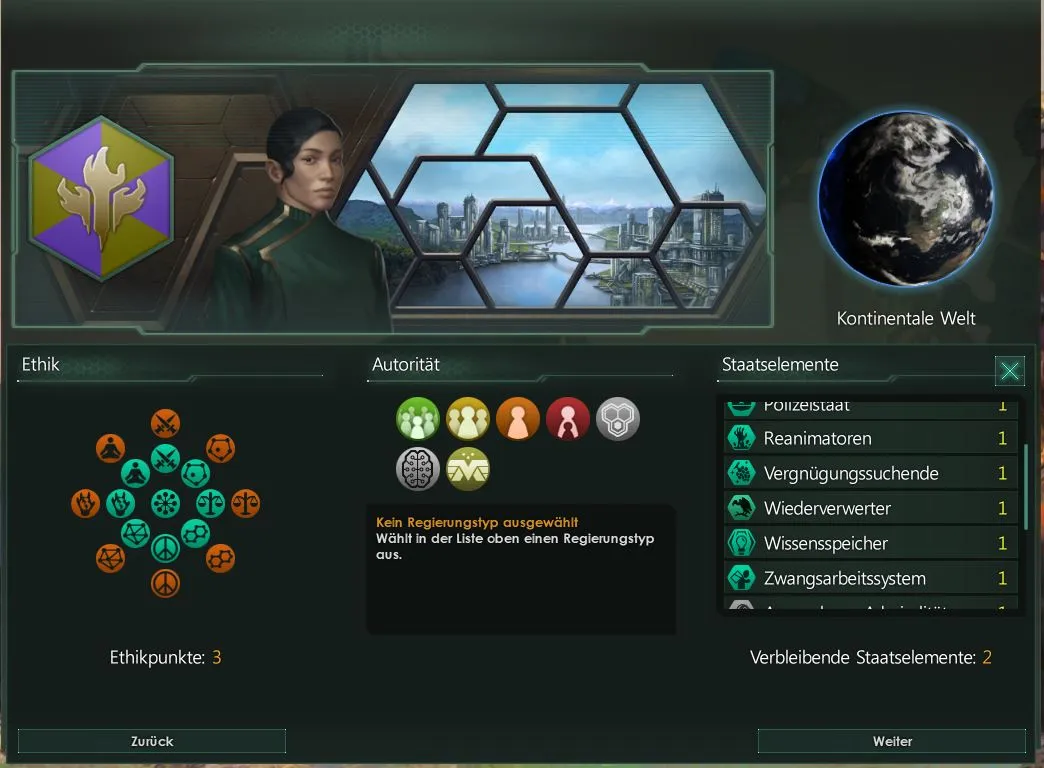The width and height of the screenshot is (1044, 768).
Task: Go back with the Zurück button
Action: pyautogui.click(x=152, y=741)
